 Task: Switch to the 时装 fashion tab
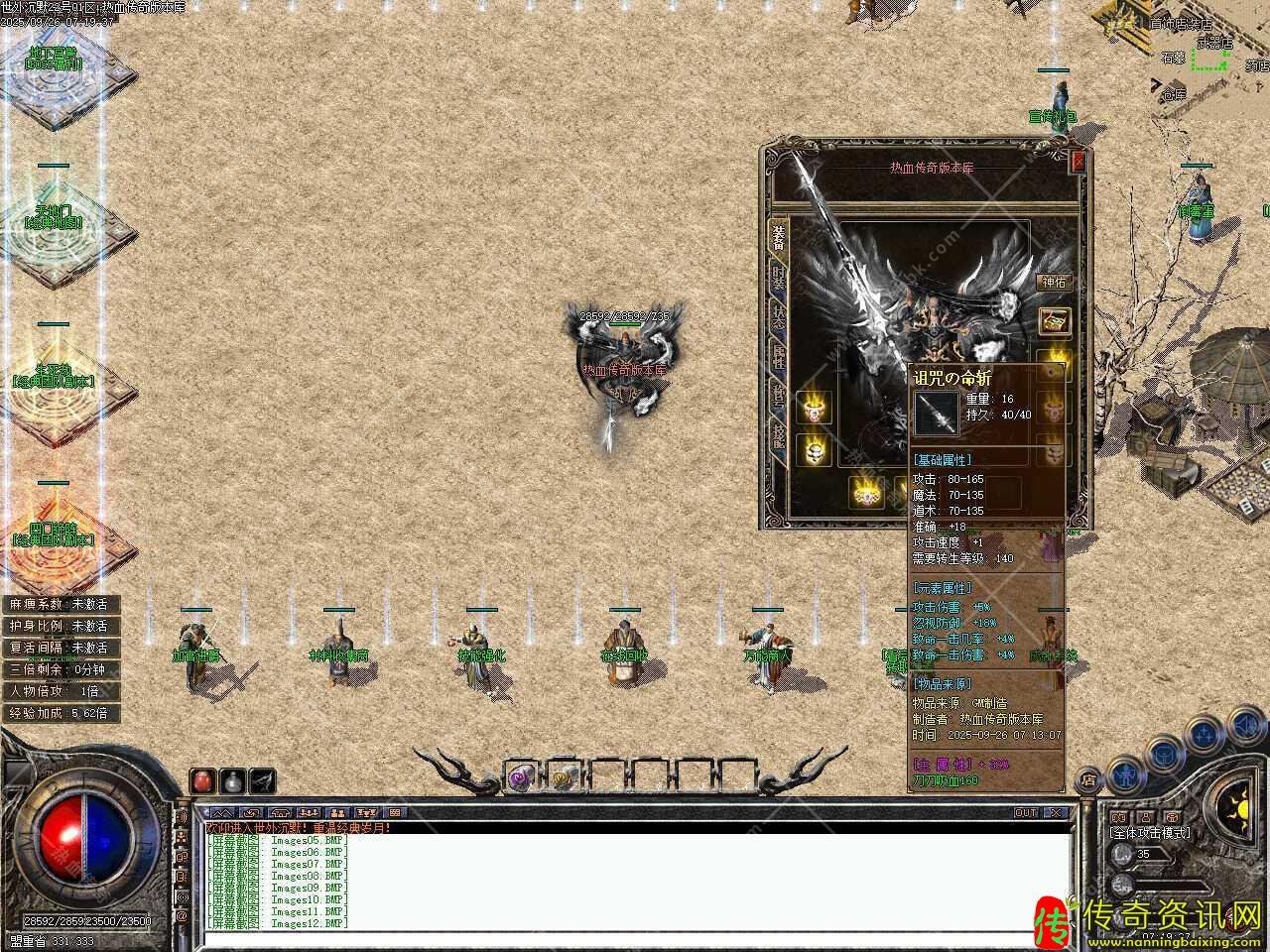(x=779, y=280)
